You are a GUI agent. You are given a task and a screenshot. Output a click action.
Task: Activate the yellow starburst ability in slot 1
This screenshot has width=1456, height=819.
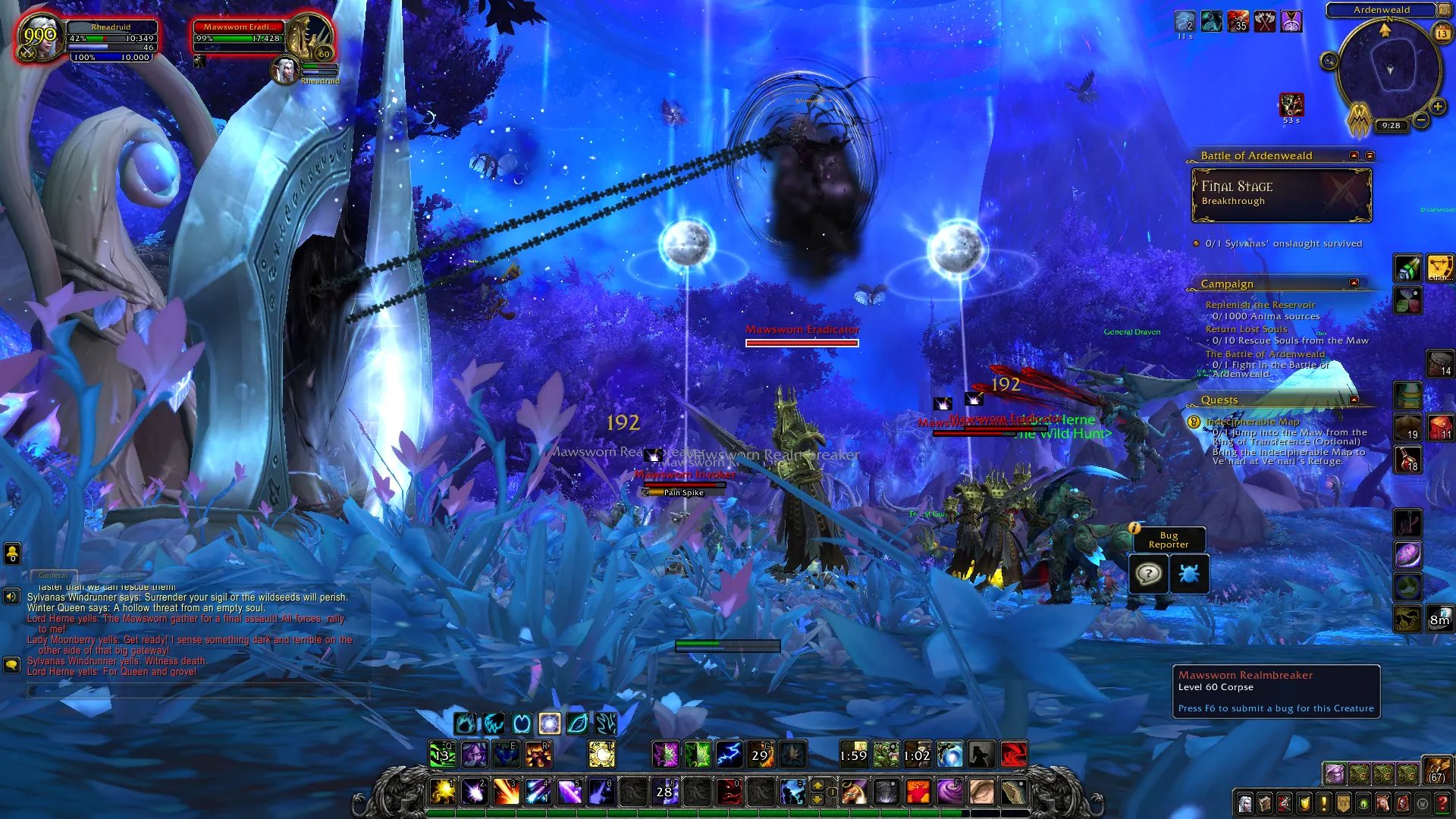pos(443,792)
